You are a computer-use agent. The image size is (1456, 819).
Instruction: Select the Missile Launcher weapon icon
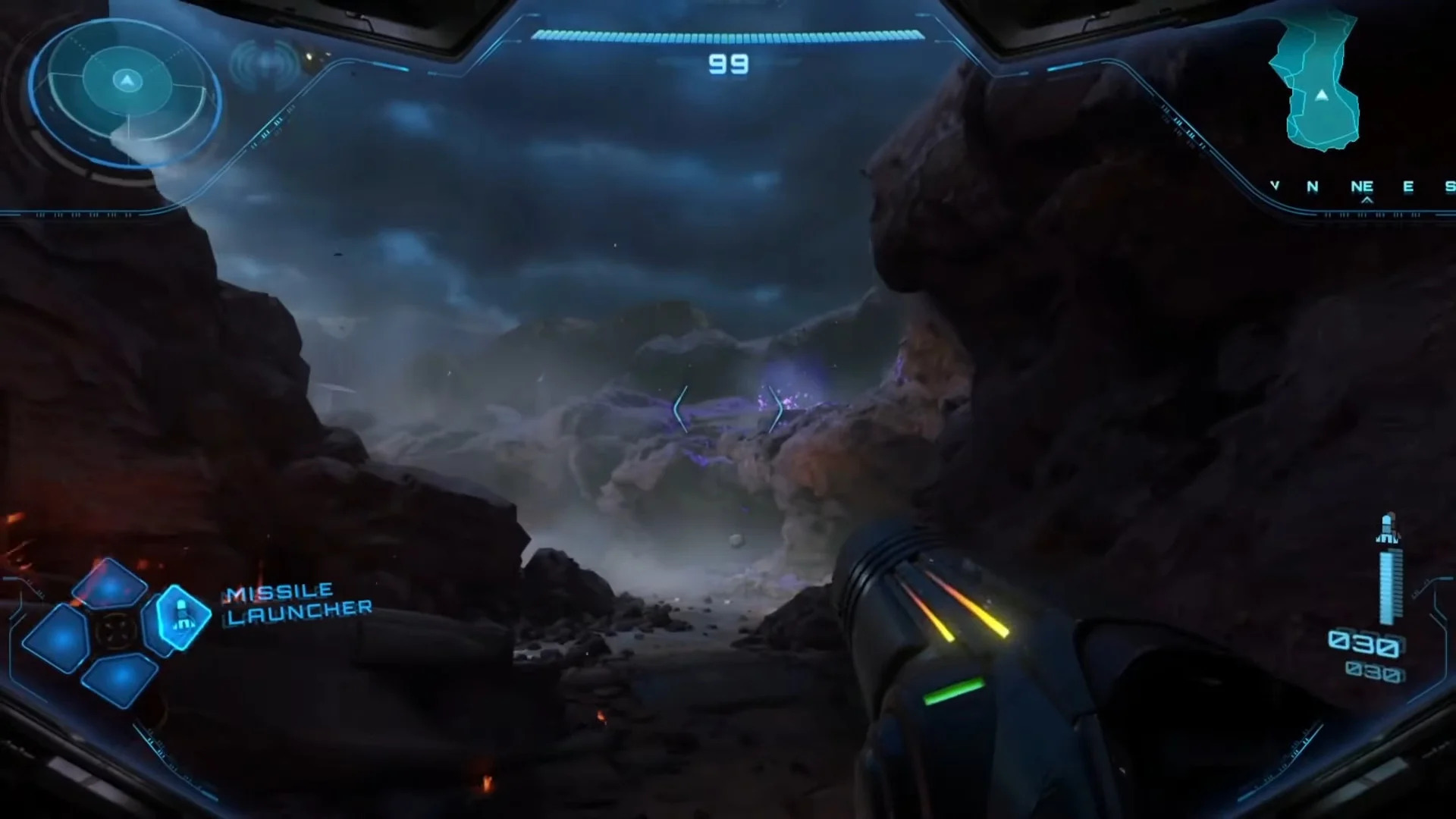point(183,616)
